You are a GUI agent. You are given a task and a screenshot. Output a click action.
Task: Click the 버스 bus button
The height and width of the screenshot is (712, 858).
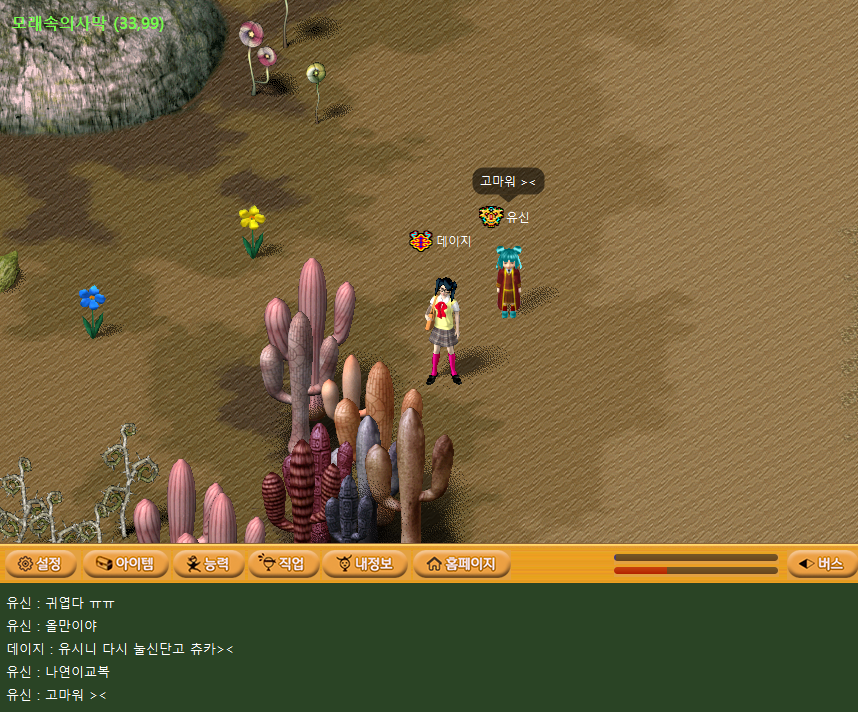(821, 564)
